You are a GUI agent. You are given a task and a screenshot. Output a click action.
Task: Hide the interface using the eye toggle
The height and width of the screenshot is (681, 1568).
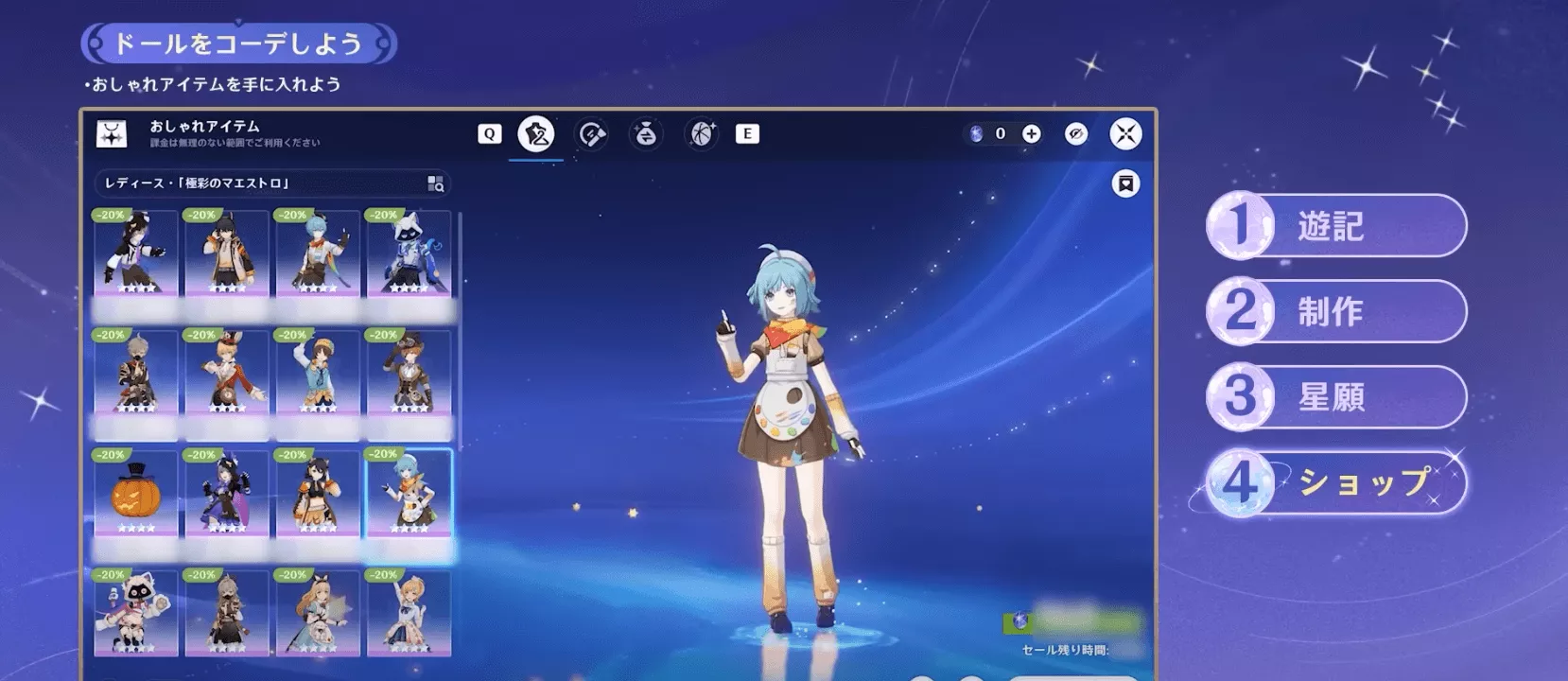[1074, 133]
